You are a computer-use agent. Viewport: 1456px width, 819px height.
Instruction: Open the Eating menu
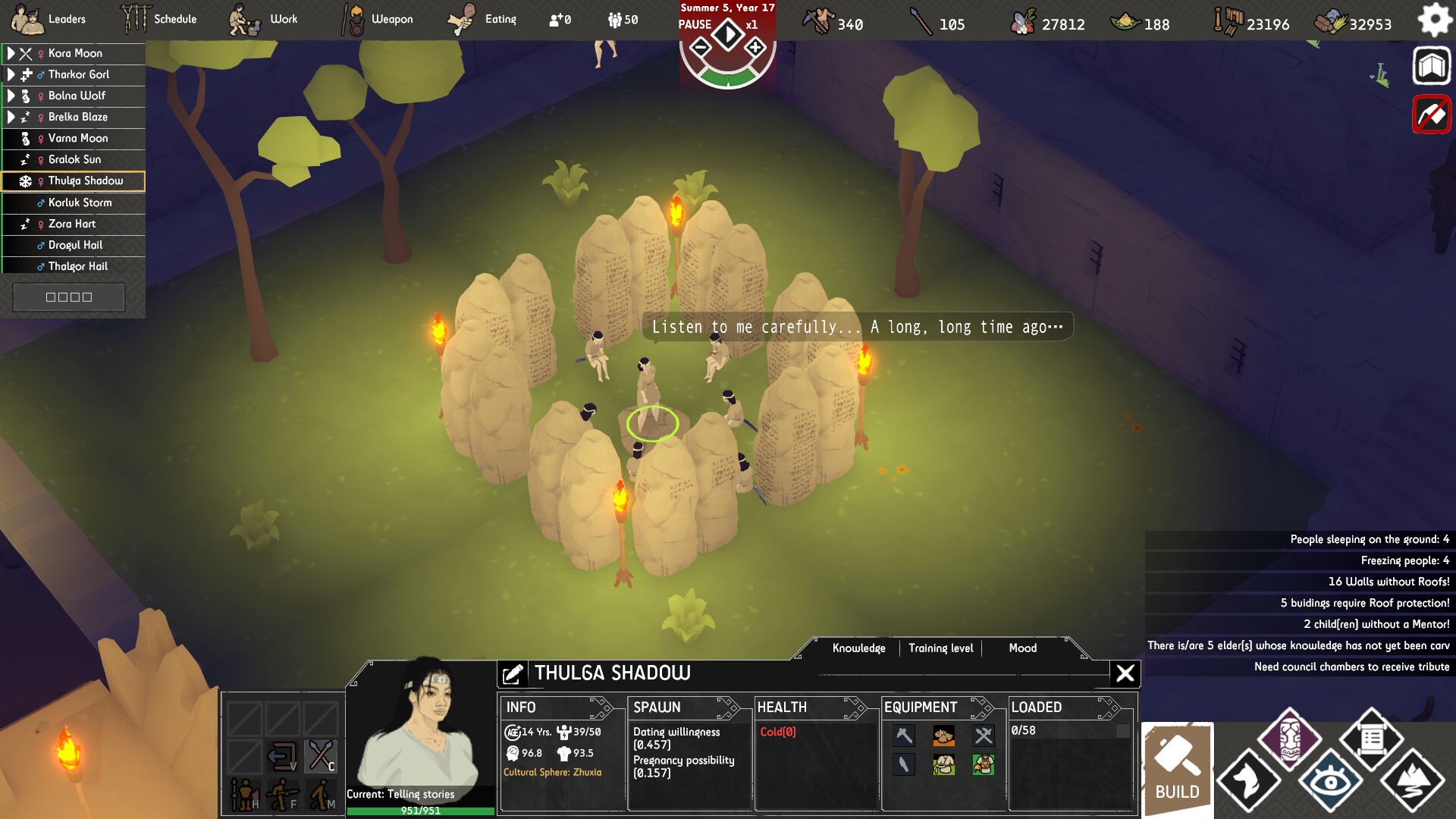click(482, 19)
